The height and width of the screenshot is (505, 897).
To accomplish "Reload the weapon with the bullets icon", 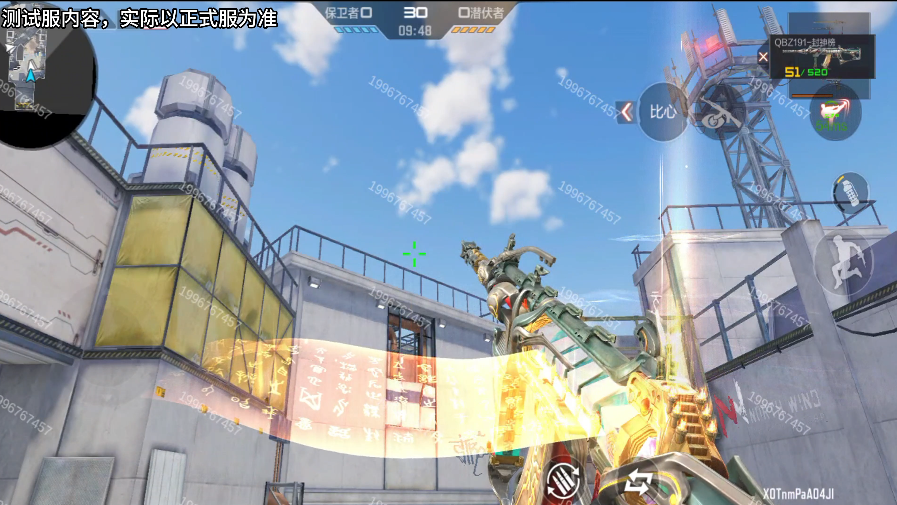I will pyautogui.click(x=563, y=482).
